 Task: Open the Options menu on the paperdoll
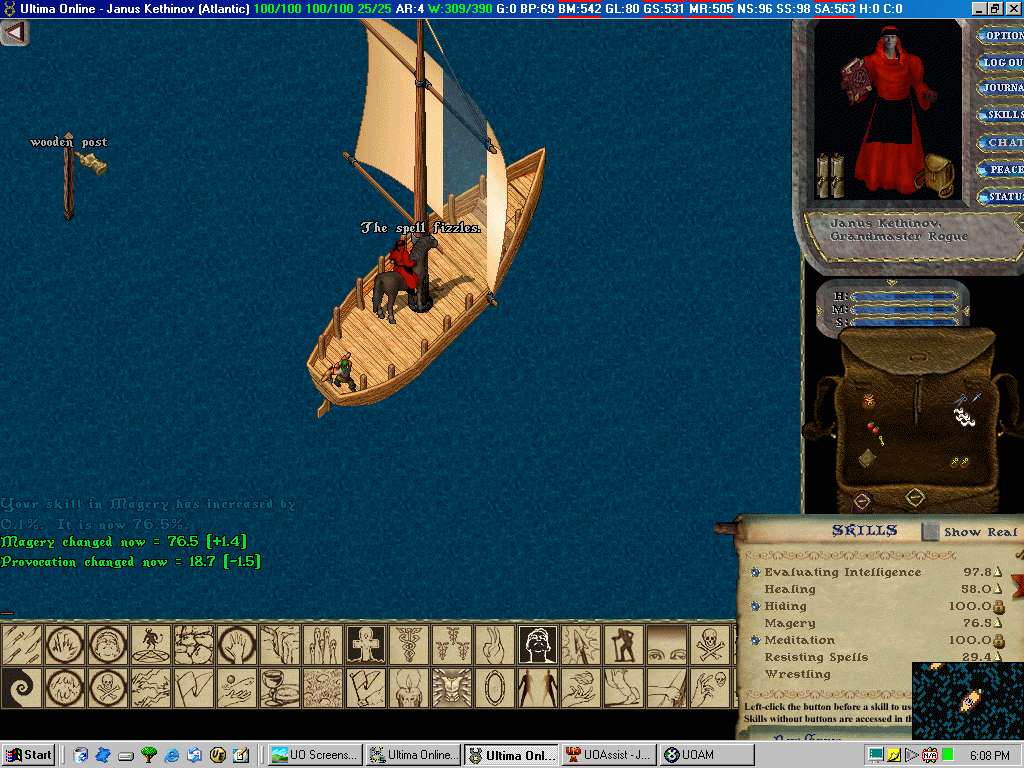coord(1001,35)
